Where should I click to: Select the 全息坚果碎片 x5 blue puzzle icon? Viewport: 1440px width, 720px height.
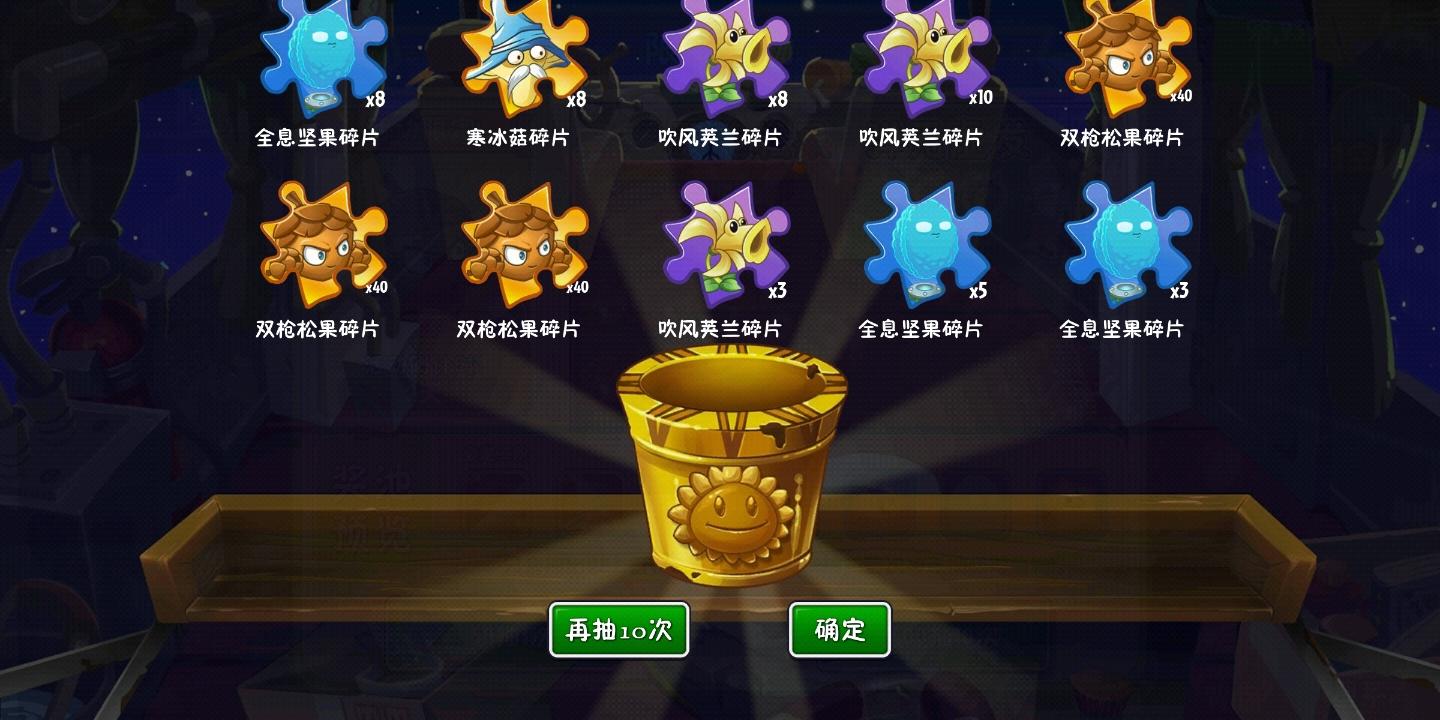pos(922,245)
